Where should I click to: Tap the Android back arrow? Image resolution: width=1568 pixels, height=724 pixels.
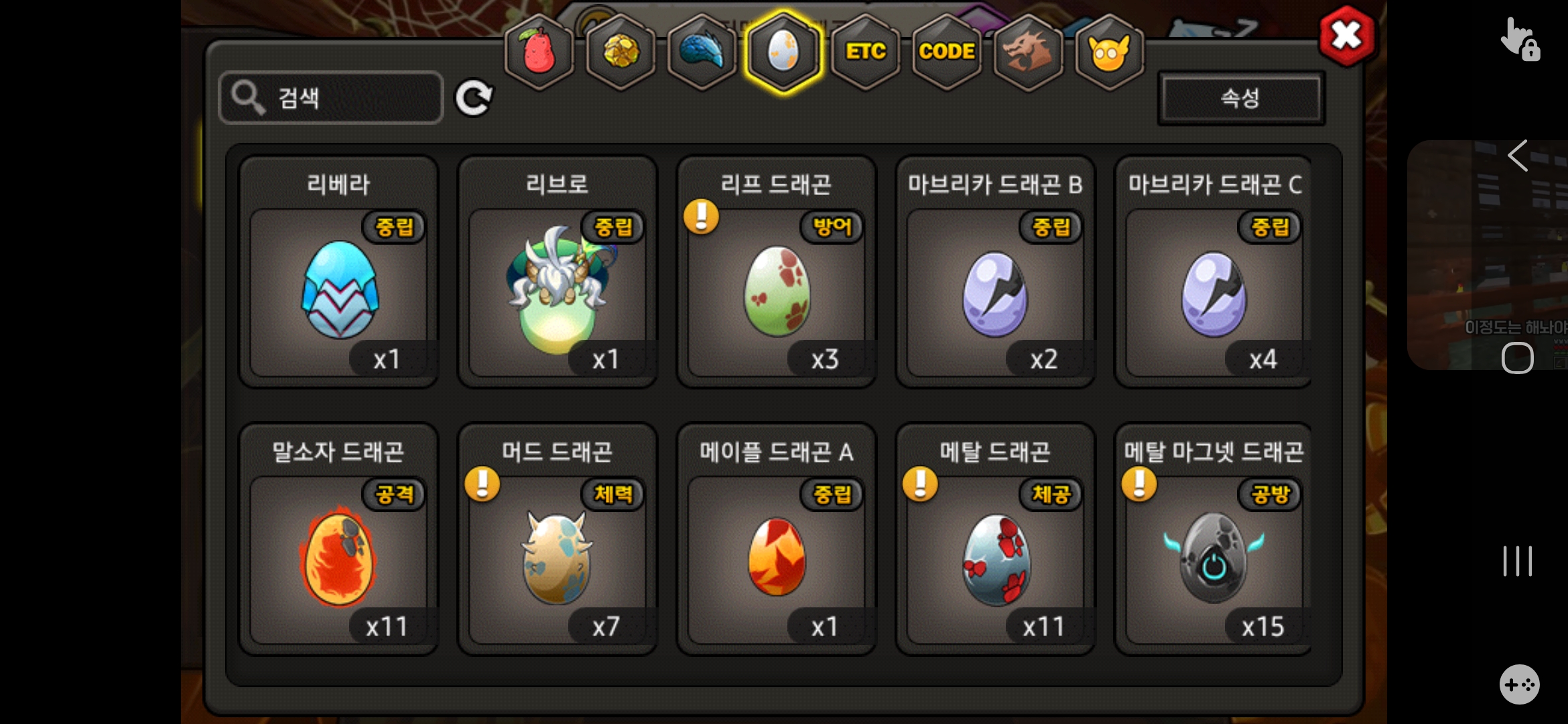[x=1518, y=156]
